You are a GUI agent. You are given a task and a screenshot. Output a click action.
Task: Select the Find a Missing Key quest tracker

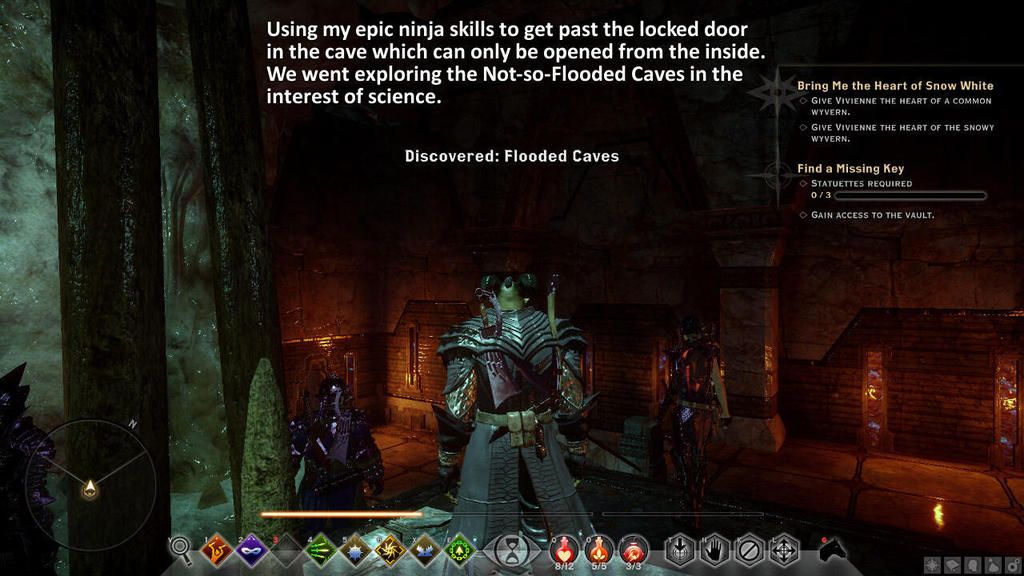(850, 169)
